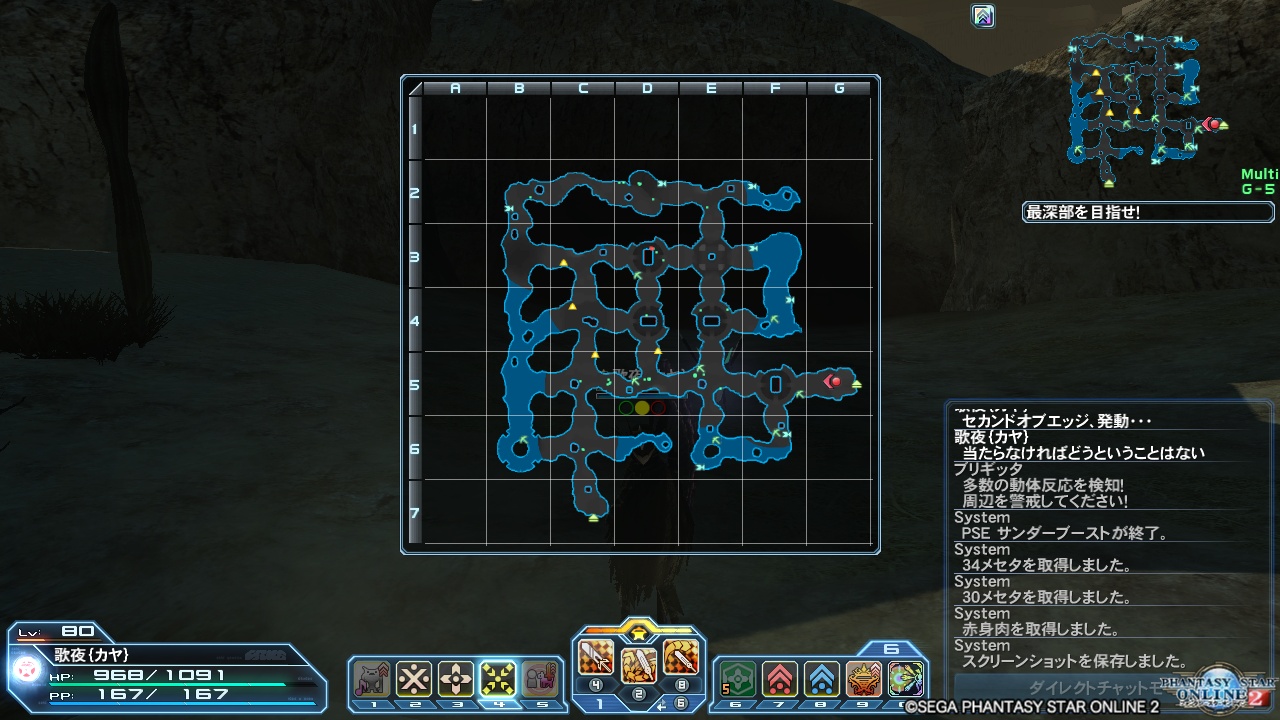The image size is (1280, 720).
Task: Pick the right sword photon art icon
Action: pos(681,658)
